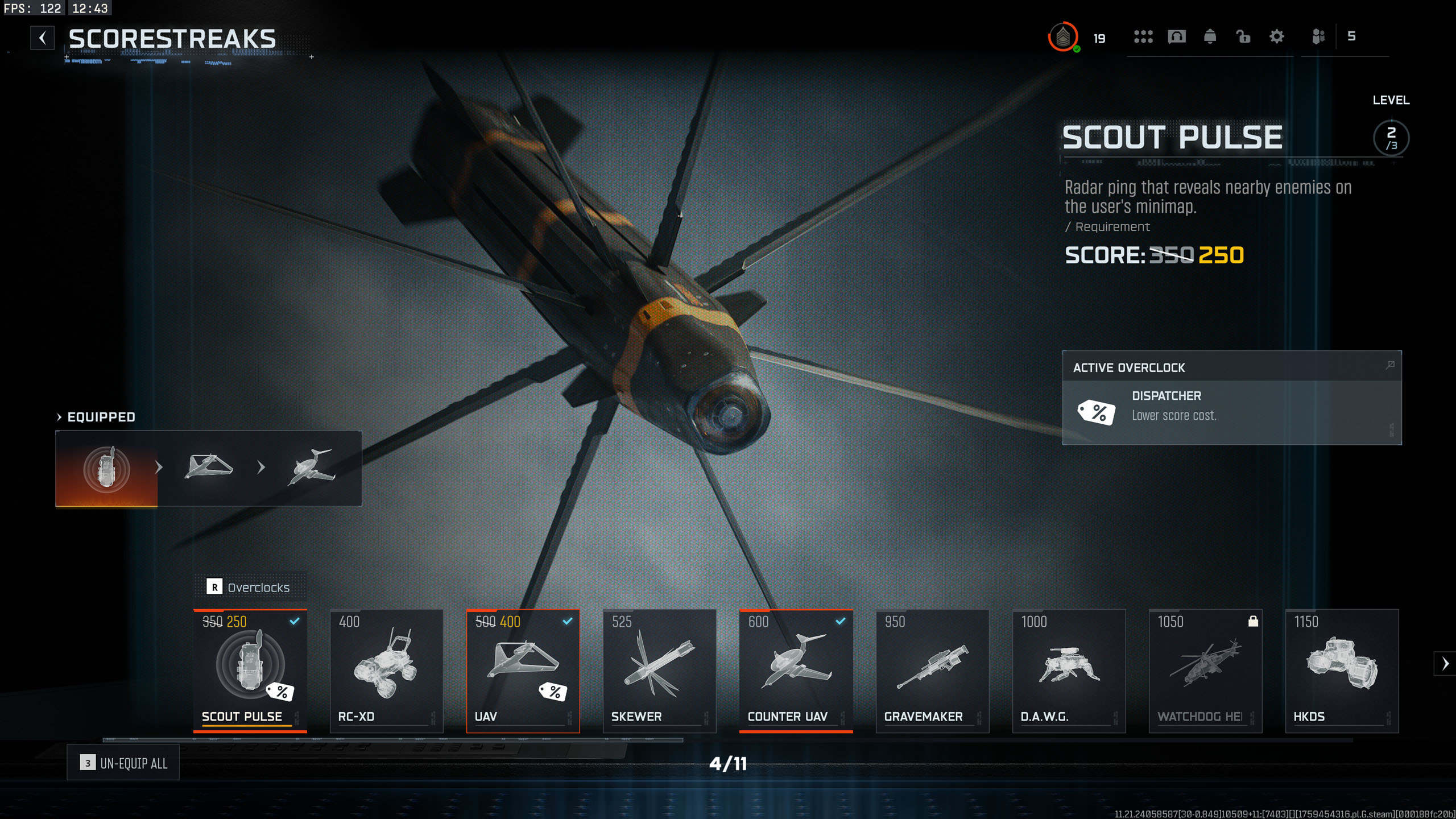The image size is (1456, 819).
Task: Choose the RC-XD scorestreak
Action: click(387, 670)
